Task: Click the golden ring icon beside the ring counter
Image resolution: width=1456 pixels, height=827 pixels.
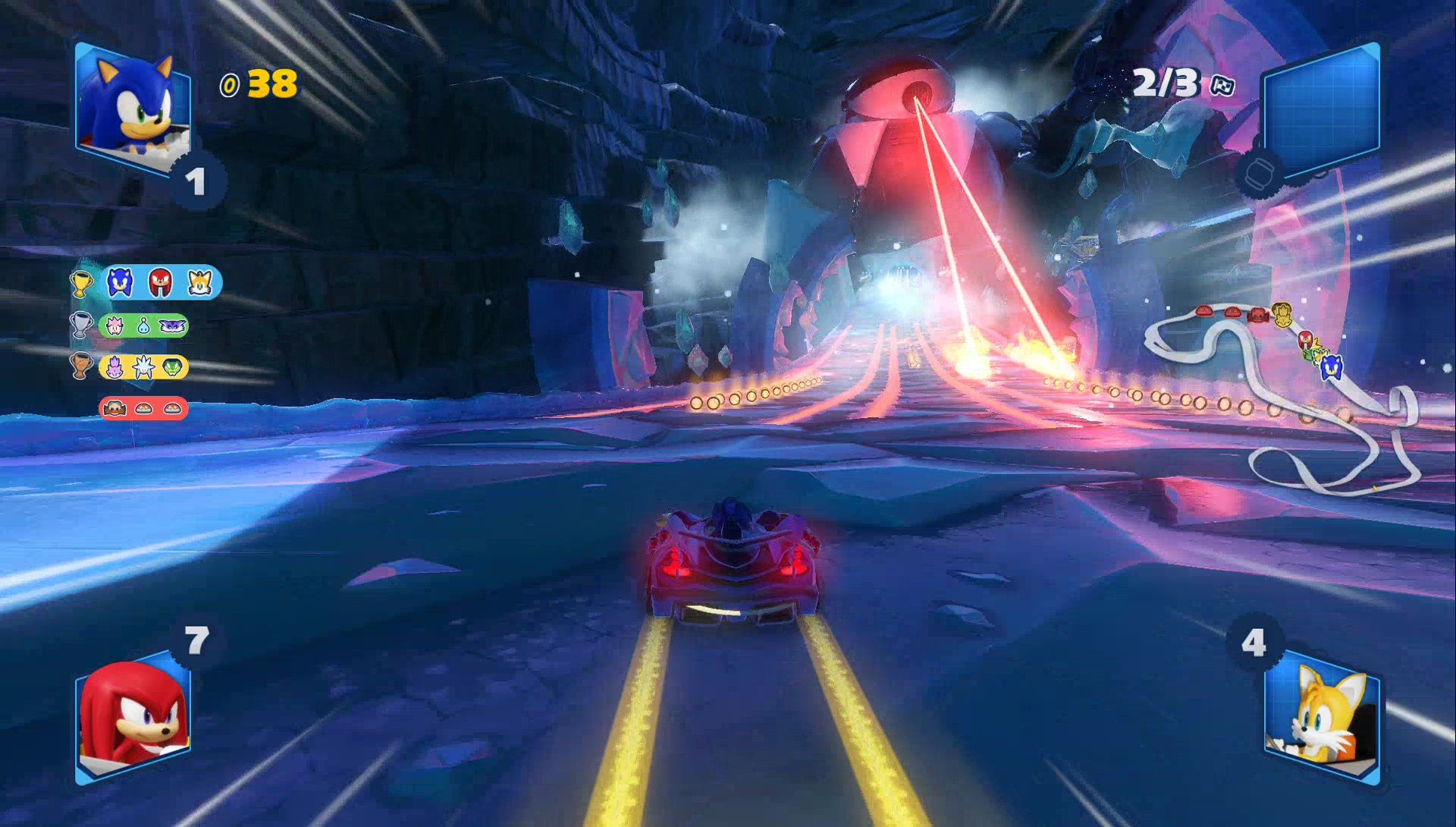Action: [231, 86]
